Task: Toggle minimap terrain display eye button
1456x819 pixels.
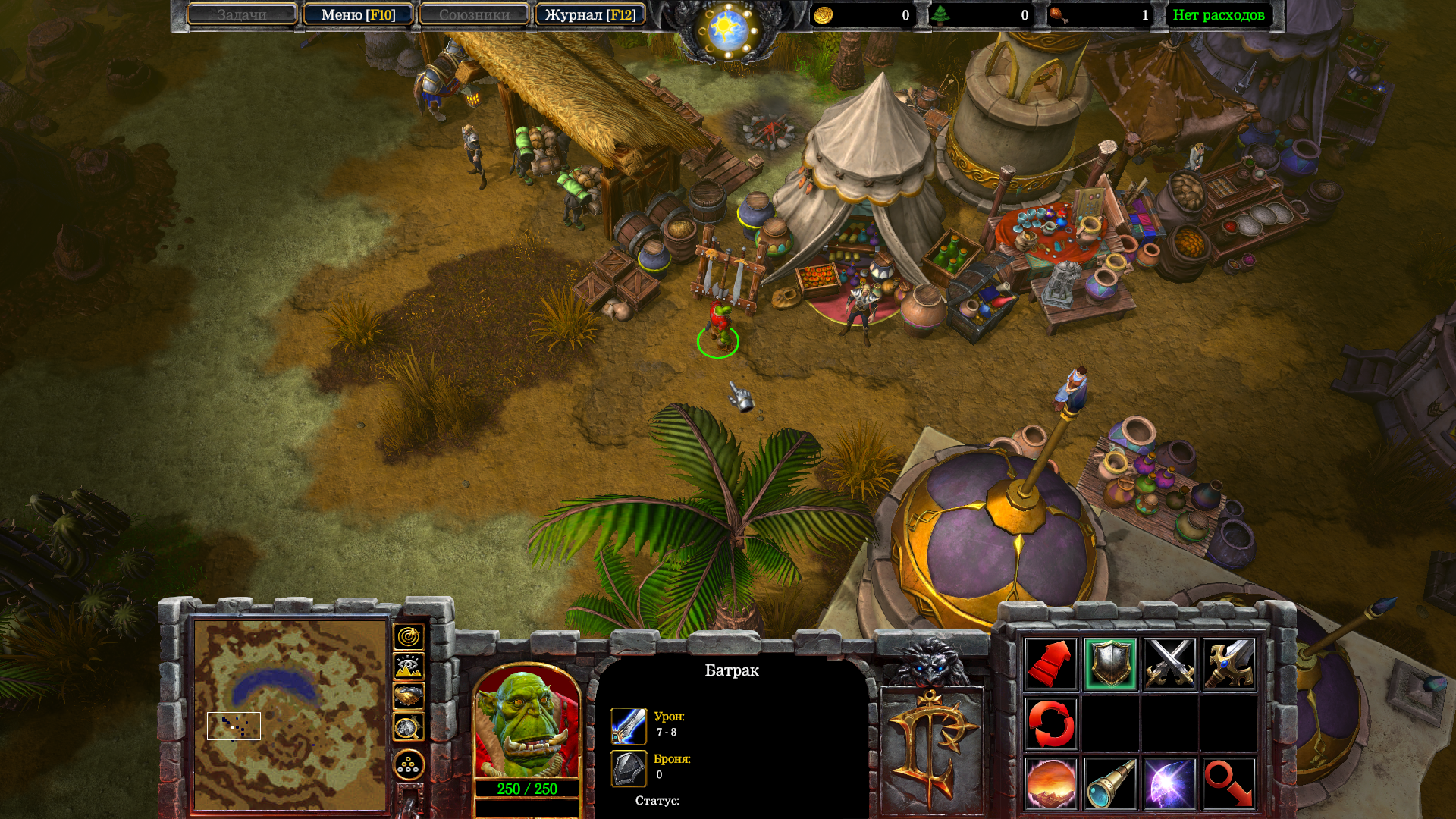Action: (408, 667)
